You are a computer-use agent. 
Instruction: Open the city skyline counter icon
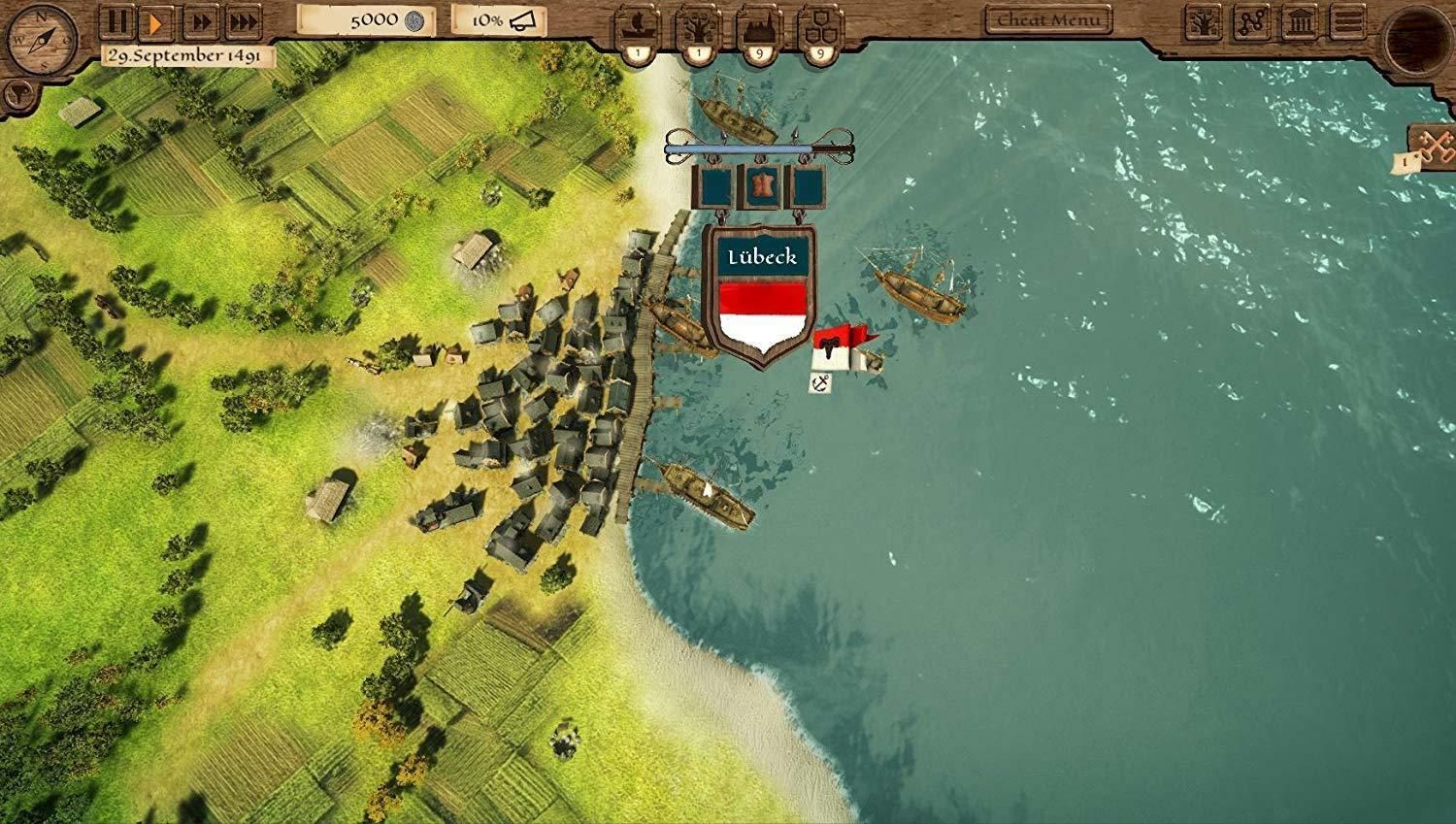click(759, 26)
